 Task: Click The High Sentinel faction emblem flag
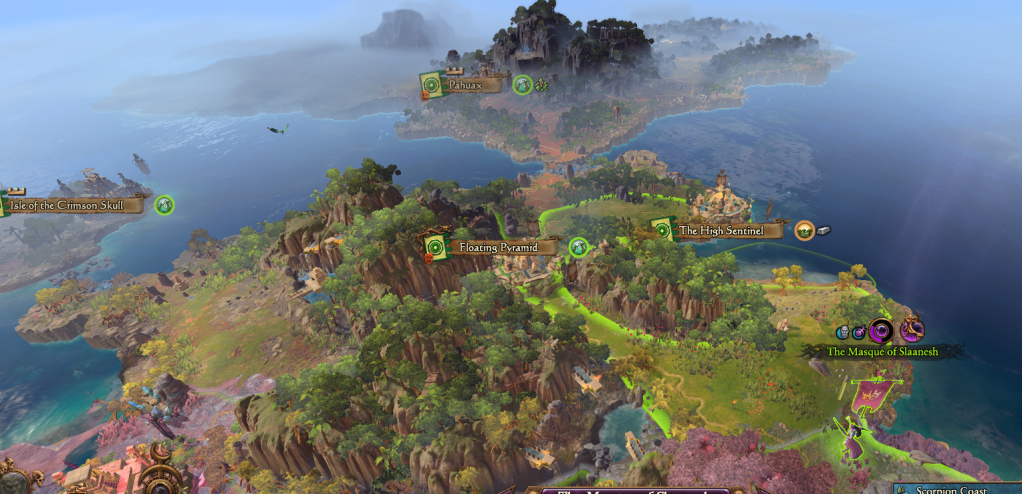coord(661,231)
